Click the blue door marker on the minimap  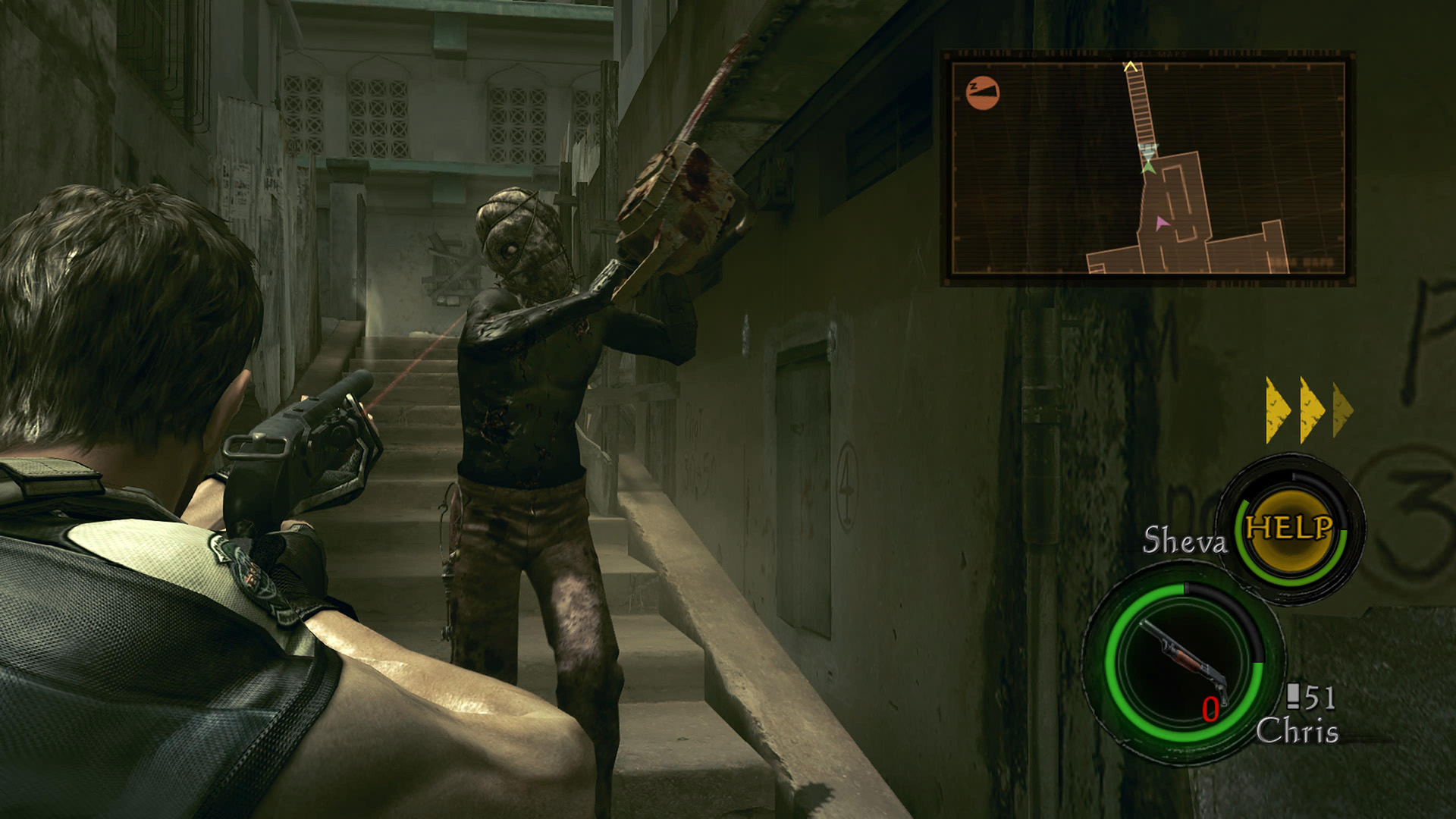pos(1148,150)
